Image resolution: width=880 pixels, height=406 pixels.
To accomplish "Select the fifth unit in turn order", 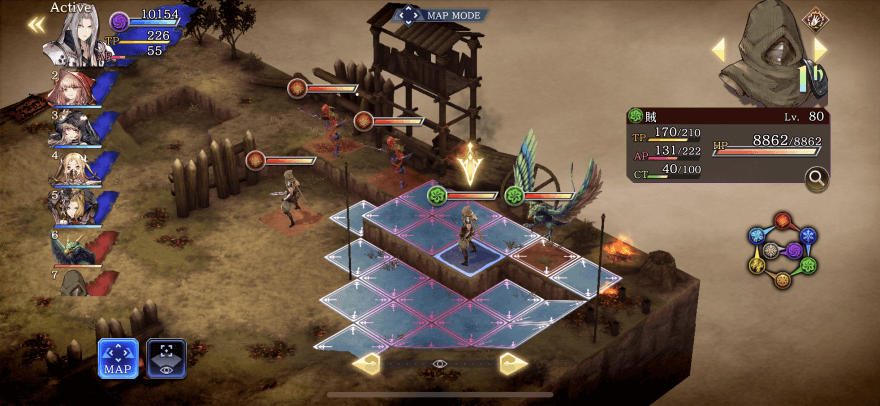I will [71, 207].
